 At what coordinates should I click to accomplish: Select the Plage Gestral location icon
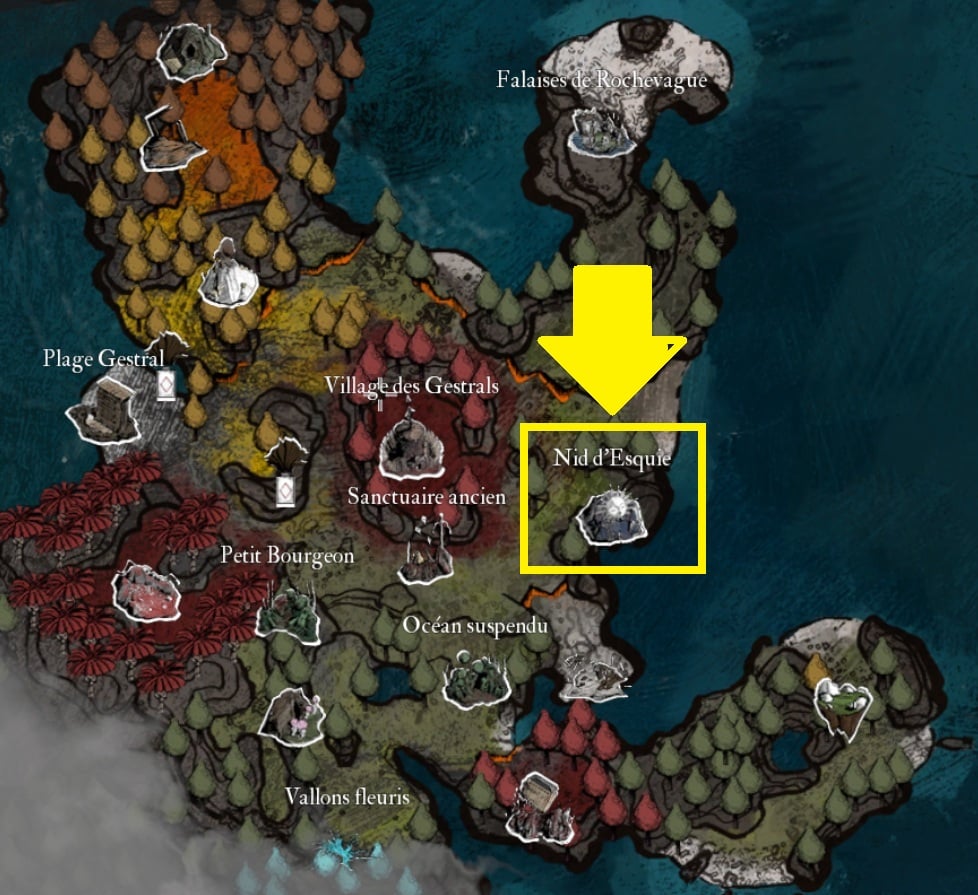tap(104, 408)
